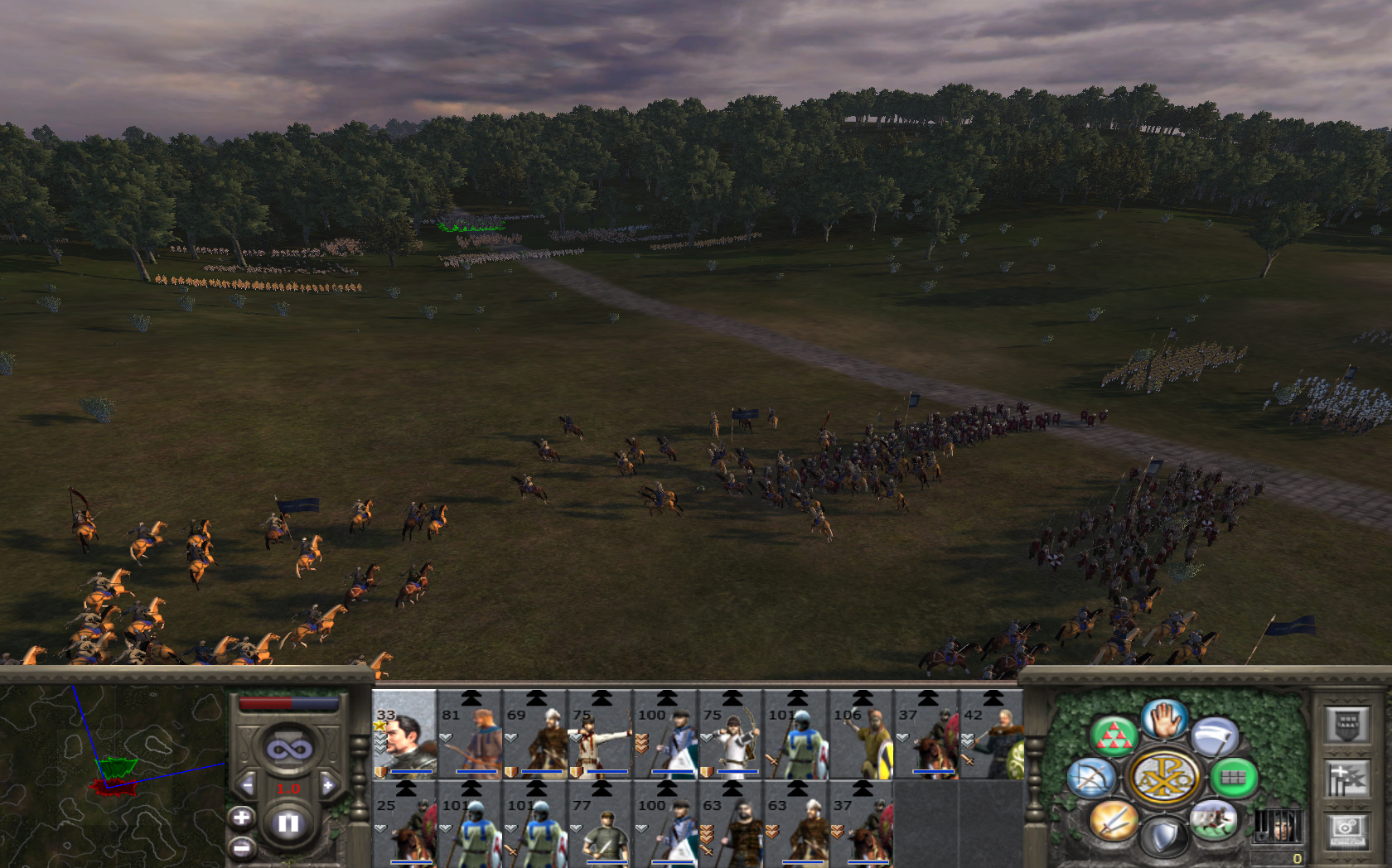
Task: Zoom in the radar map
Action: [x=241, y=818]
